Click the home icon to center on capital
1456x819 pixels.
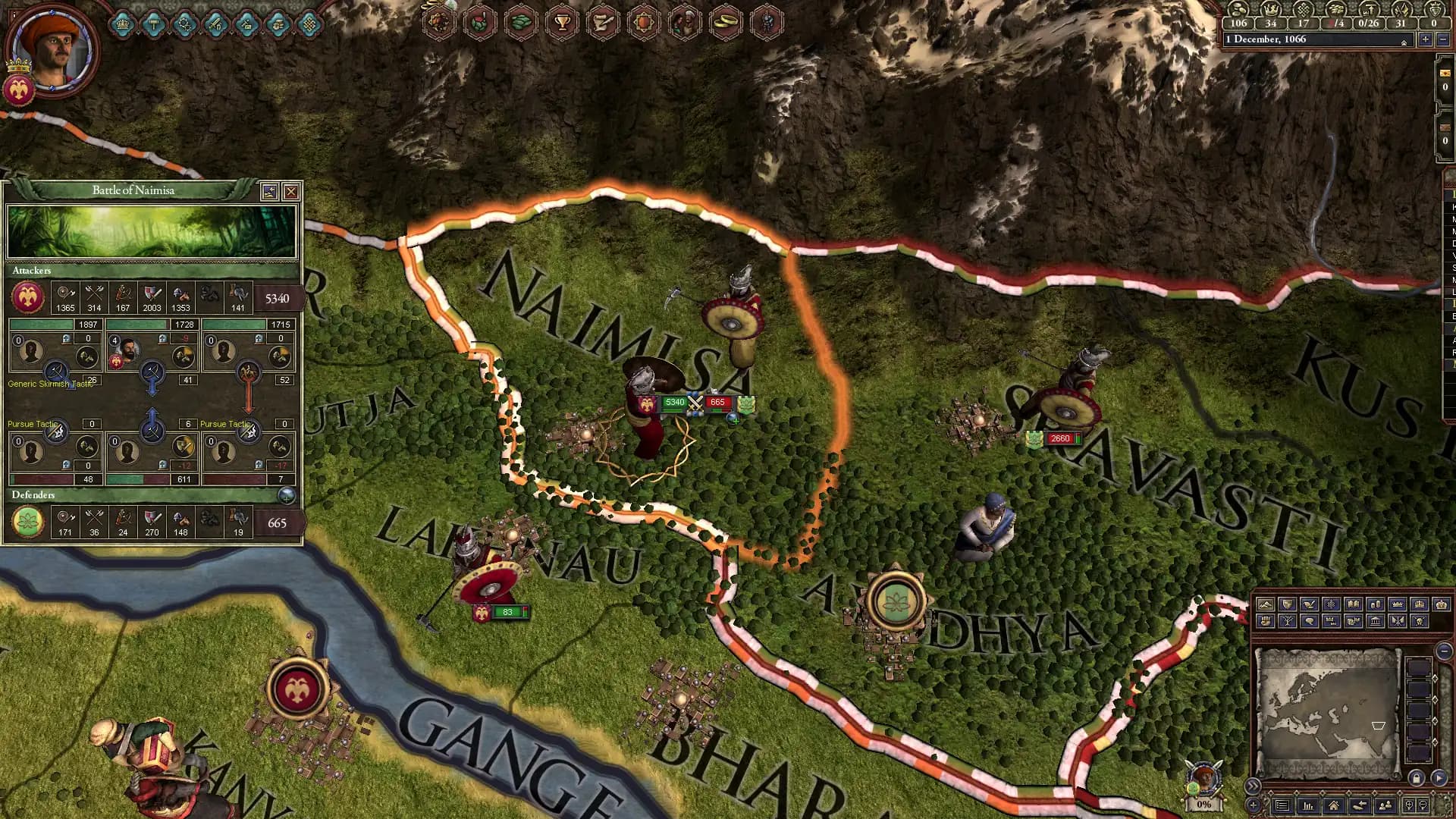[1335, 807]
